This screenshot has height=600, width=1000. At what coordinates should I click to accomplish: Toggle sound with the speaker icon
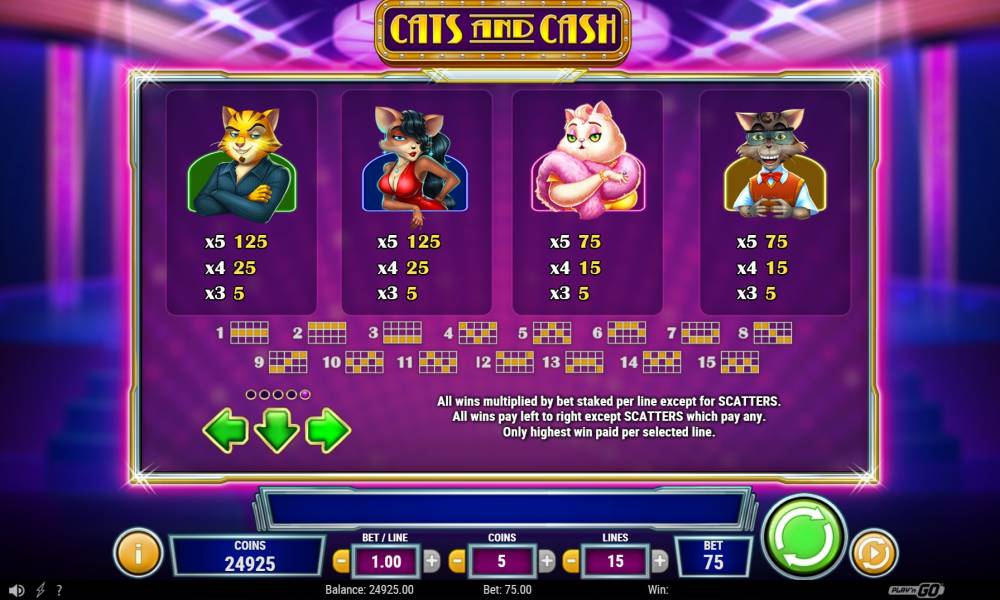(16, 590)
